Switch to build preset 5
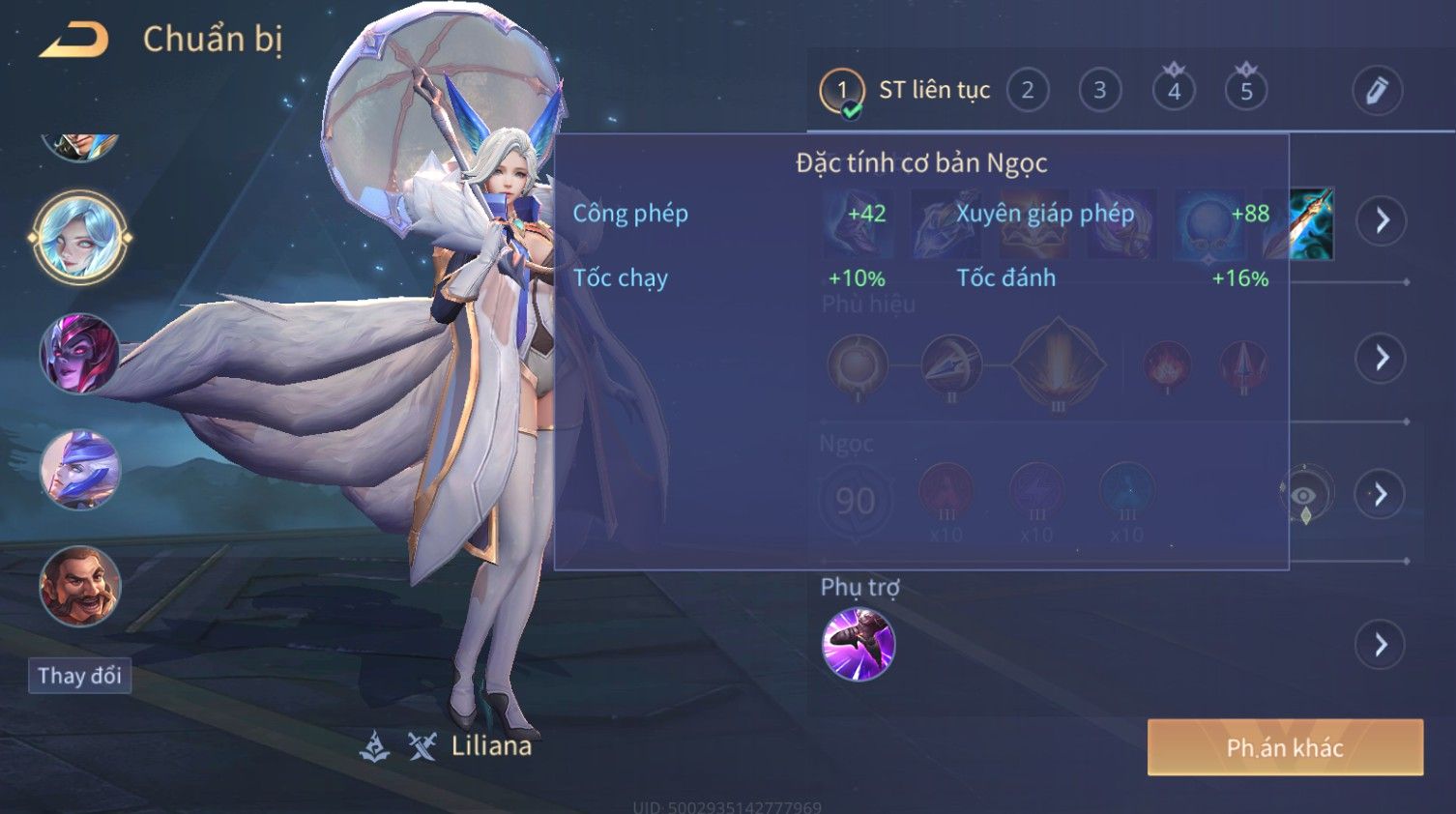This screenshot has height=814, width=1456. click(1246, 91)
